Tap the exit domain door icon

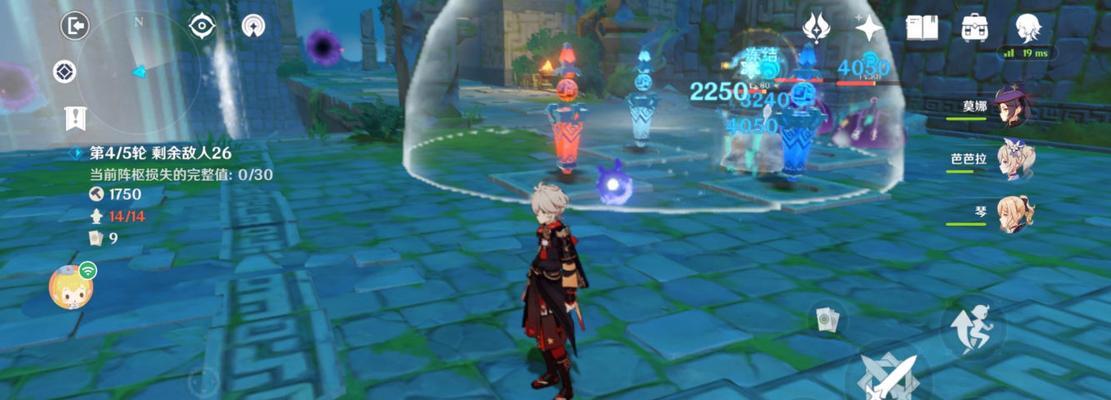(x=75, y=26)
